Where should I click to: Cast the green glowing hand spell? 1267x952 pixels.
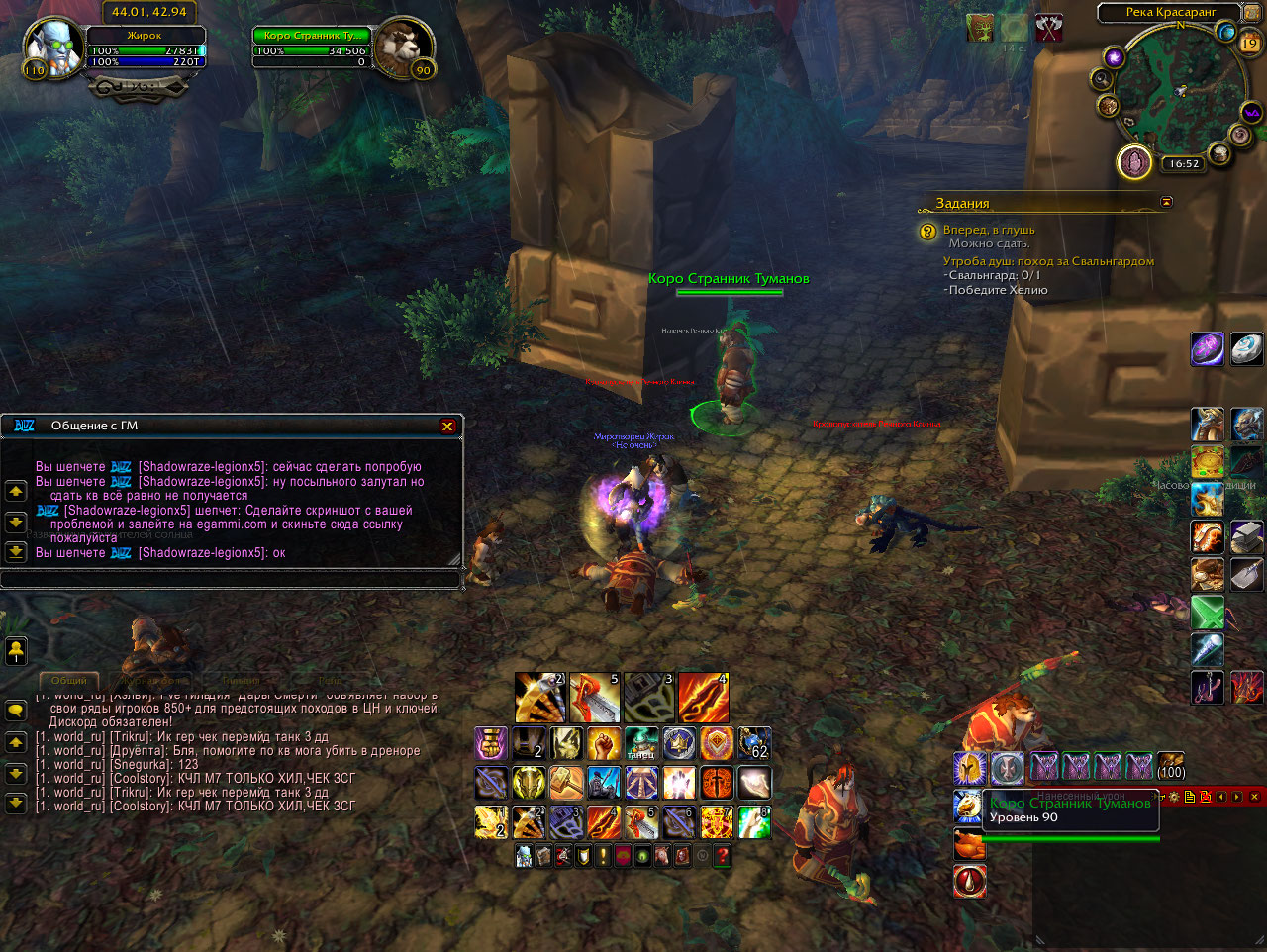[754, 822]
